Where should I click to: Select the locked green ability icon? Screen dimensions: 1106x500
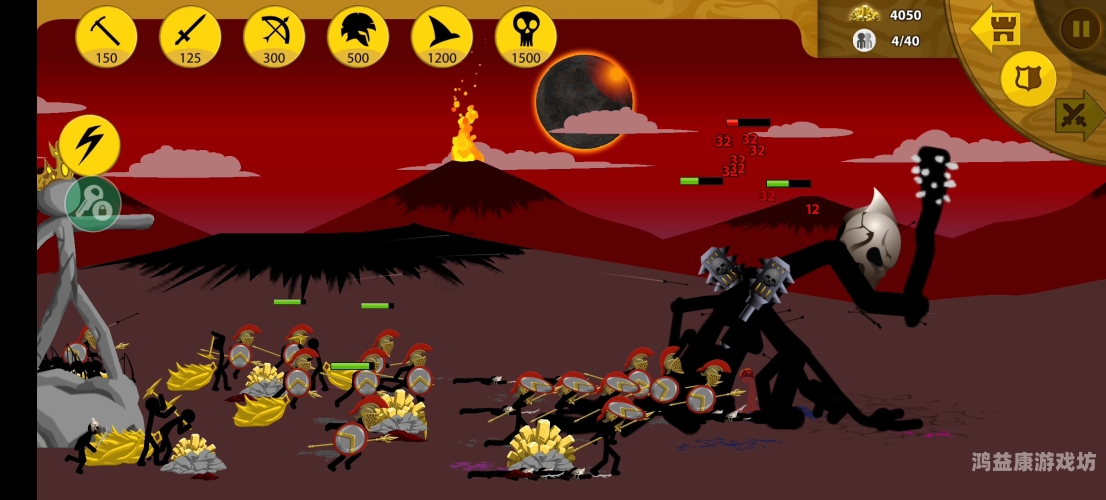point(93,204)
